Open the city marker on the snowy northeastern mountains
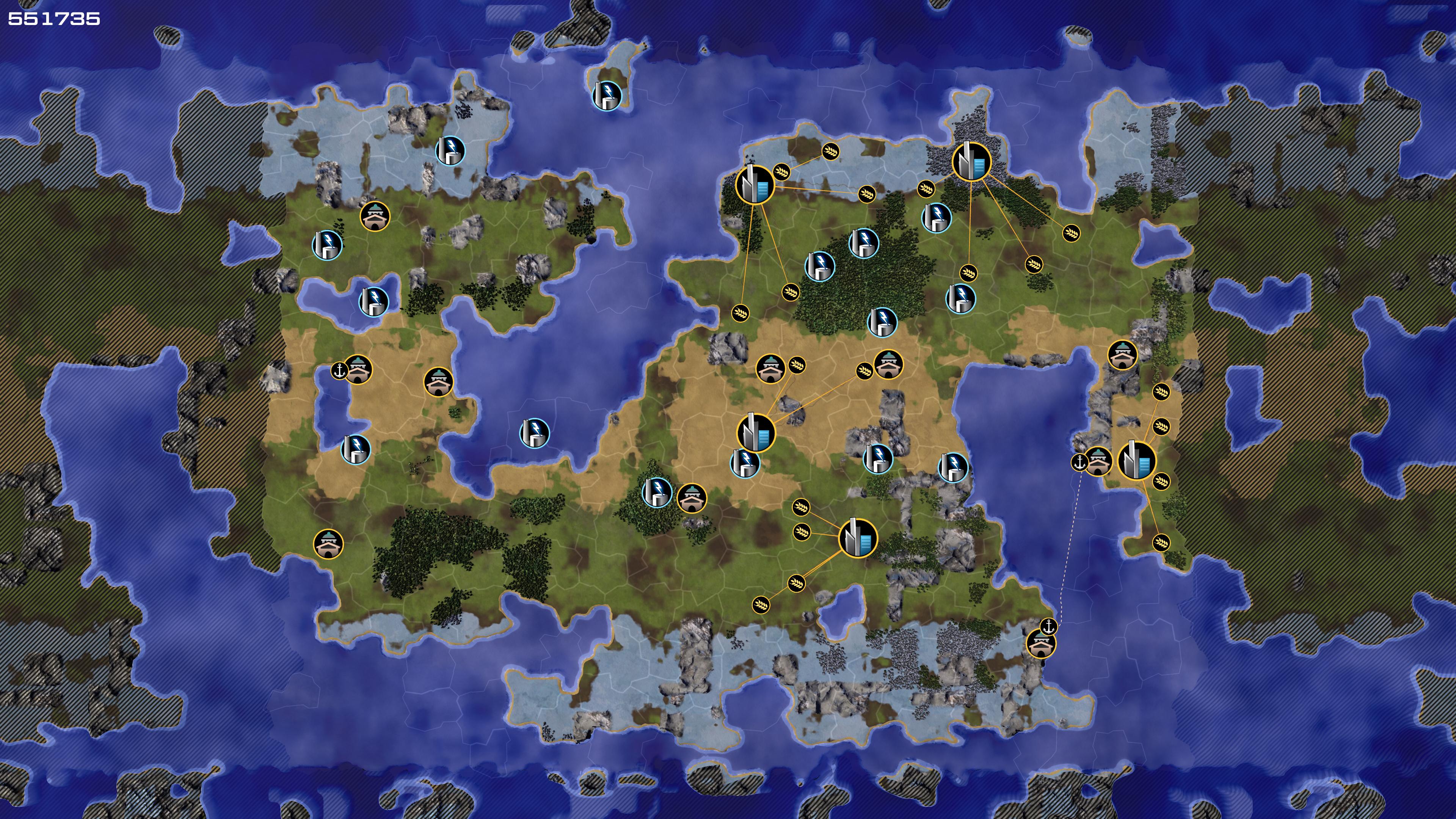 click(x=971, y=162)
